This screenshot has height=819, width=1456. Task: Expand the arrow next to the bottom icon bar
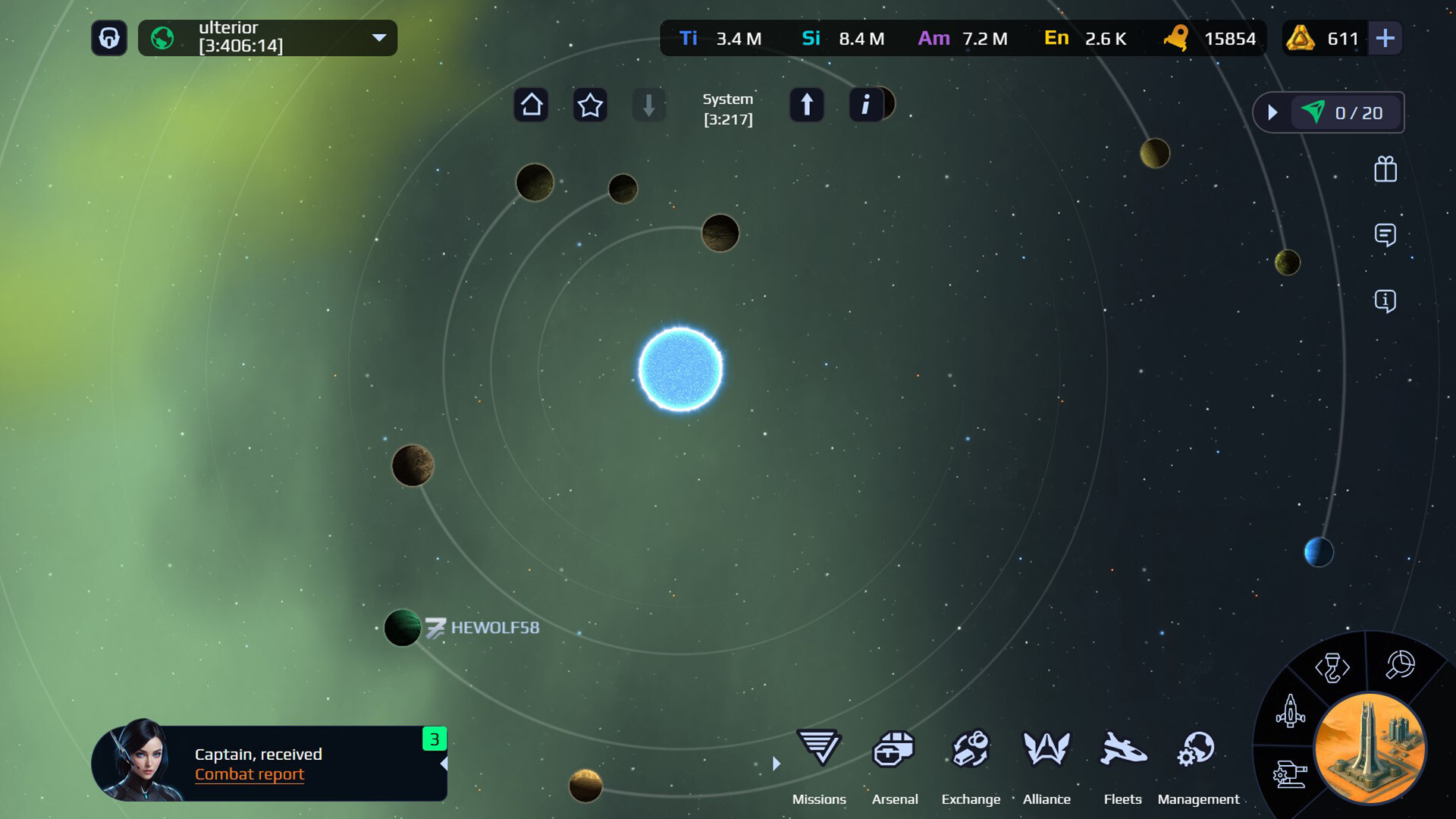[x=776, y=764]
